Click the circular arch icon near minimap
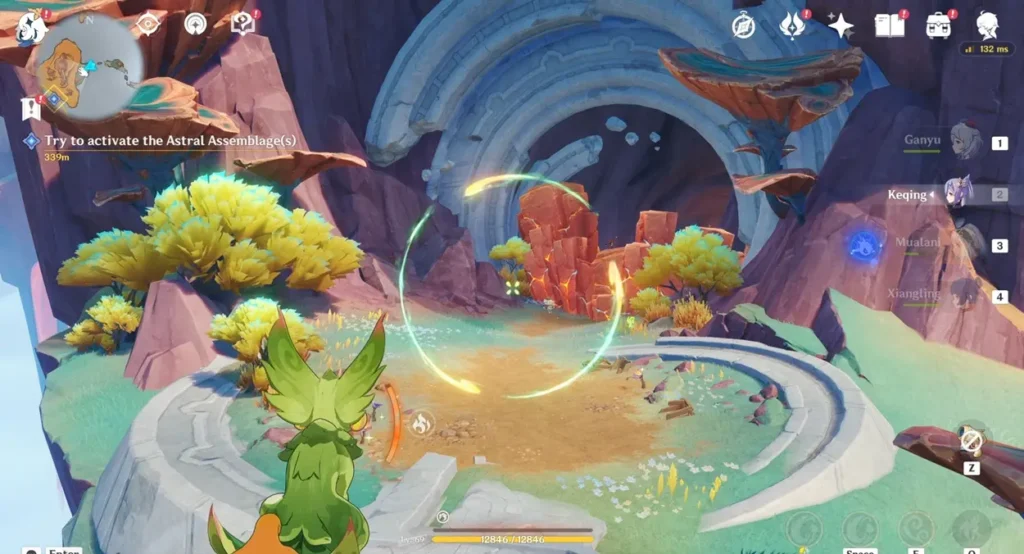 196,24
